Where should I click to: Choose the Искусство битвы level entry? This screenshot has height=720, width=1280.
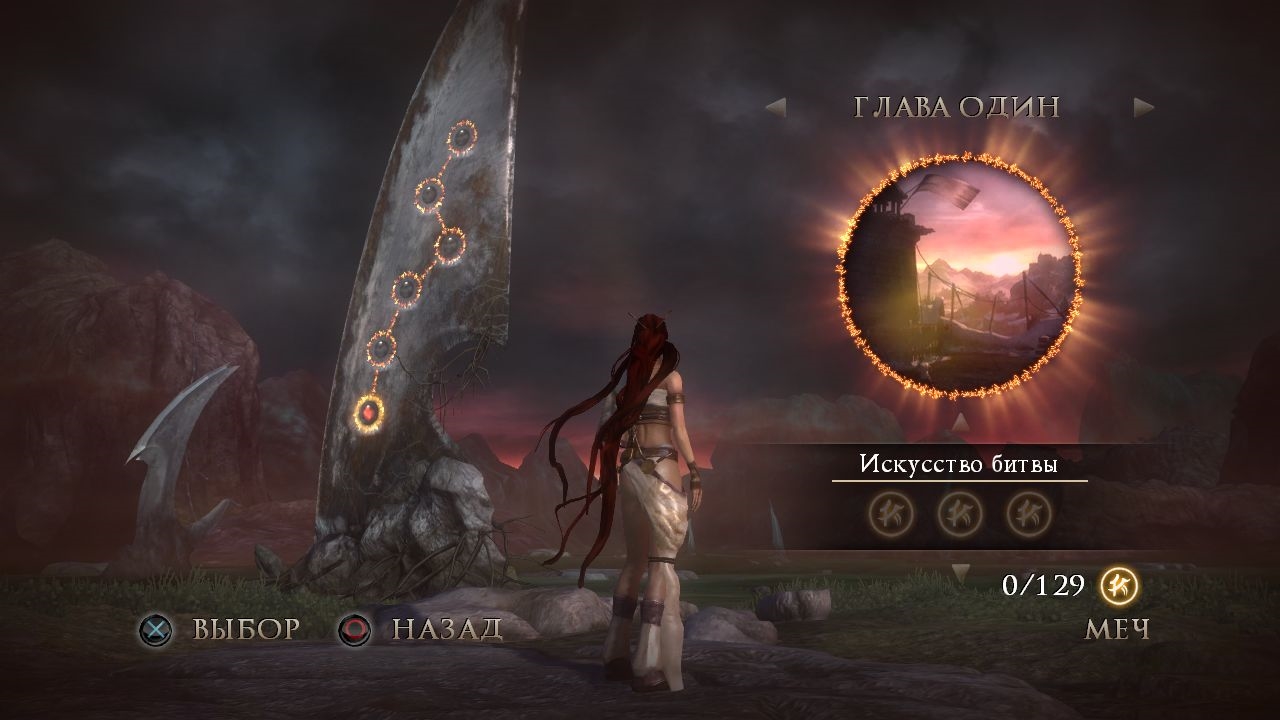[959, 464]
